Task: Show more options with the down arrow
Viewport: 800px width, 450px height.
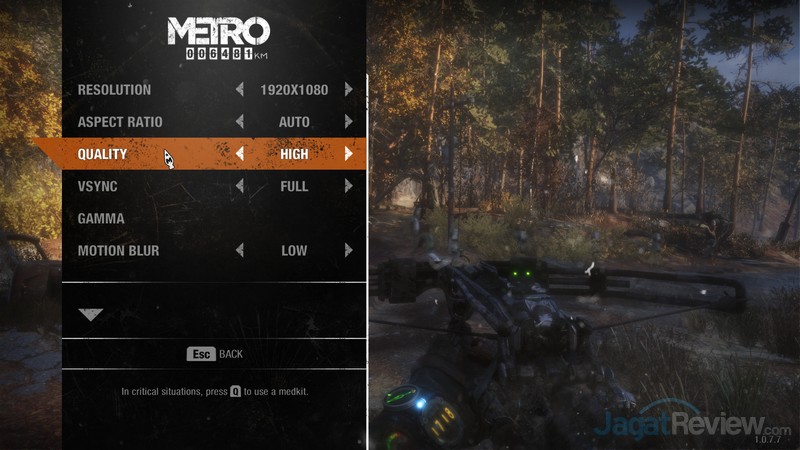Action: coord(91,314)
